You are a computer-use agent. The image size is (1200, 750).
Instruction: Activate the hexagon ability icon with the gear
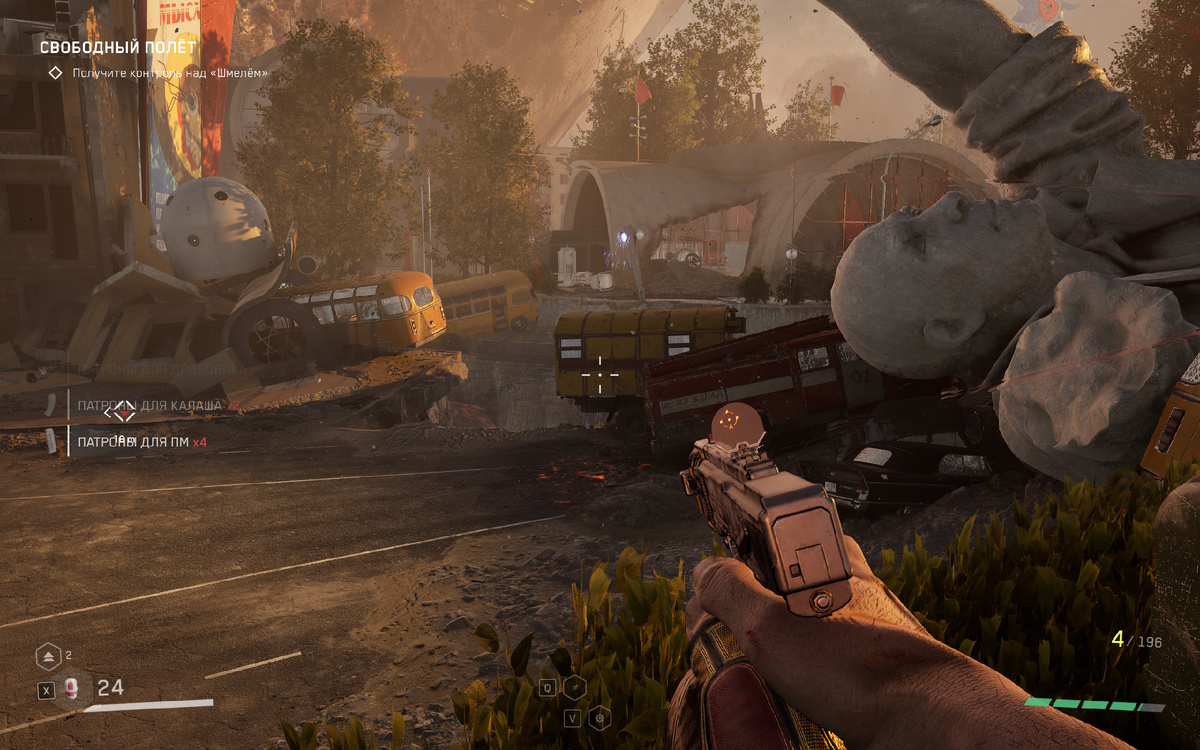pyautogui.click(x=600, y=716)
